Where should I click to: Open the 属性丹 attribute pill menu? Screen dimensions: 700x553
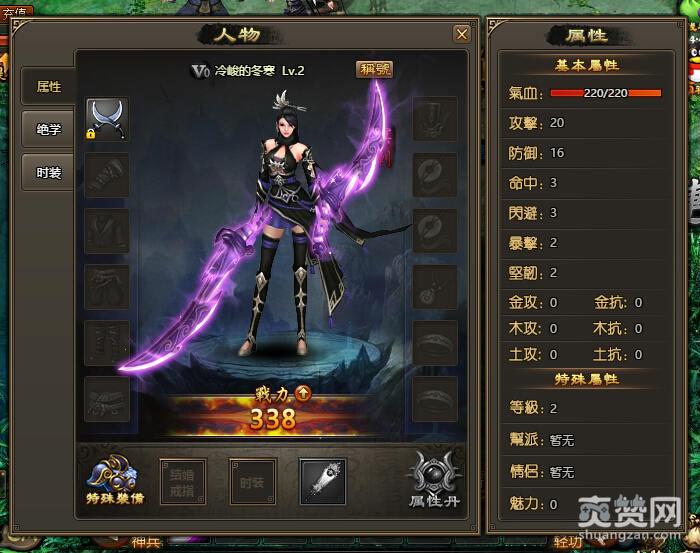[434, 480]
